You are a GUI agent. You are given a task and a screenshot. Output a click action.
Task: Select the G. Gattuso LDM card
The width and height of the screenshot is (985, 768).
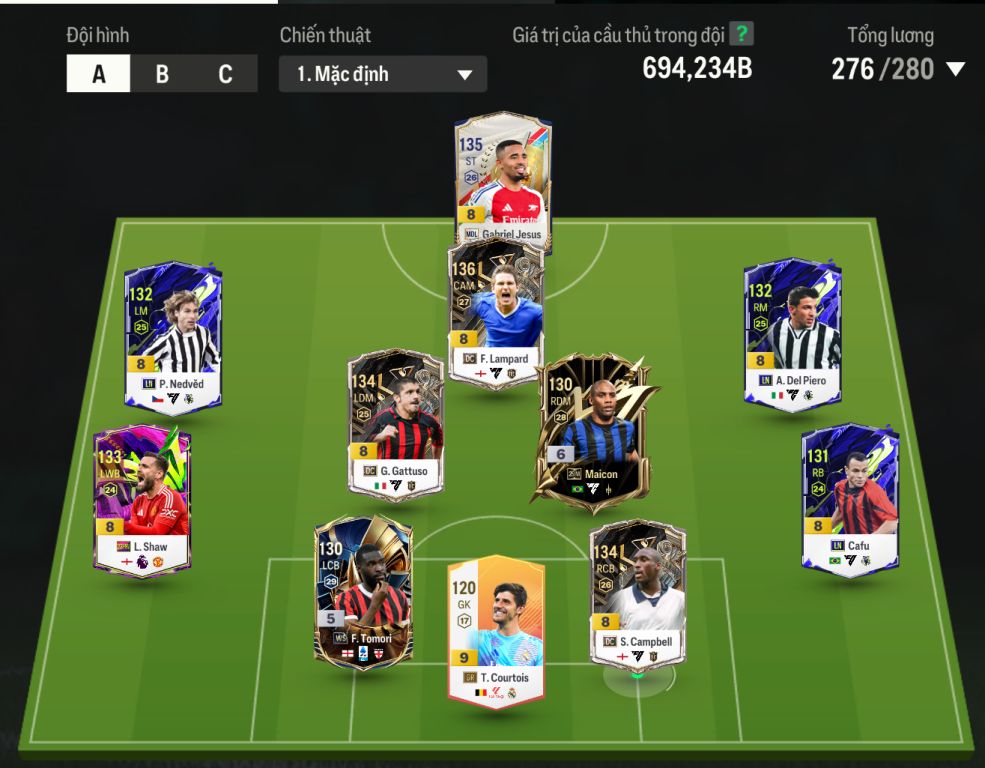(395, 422)
